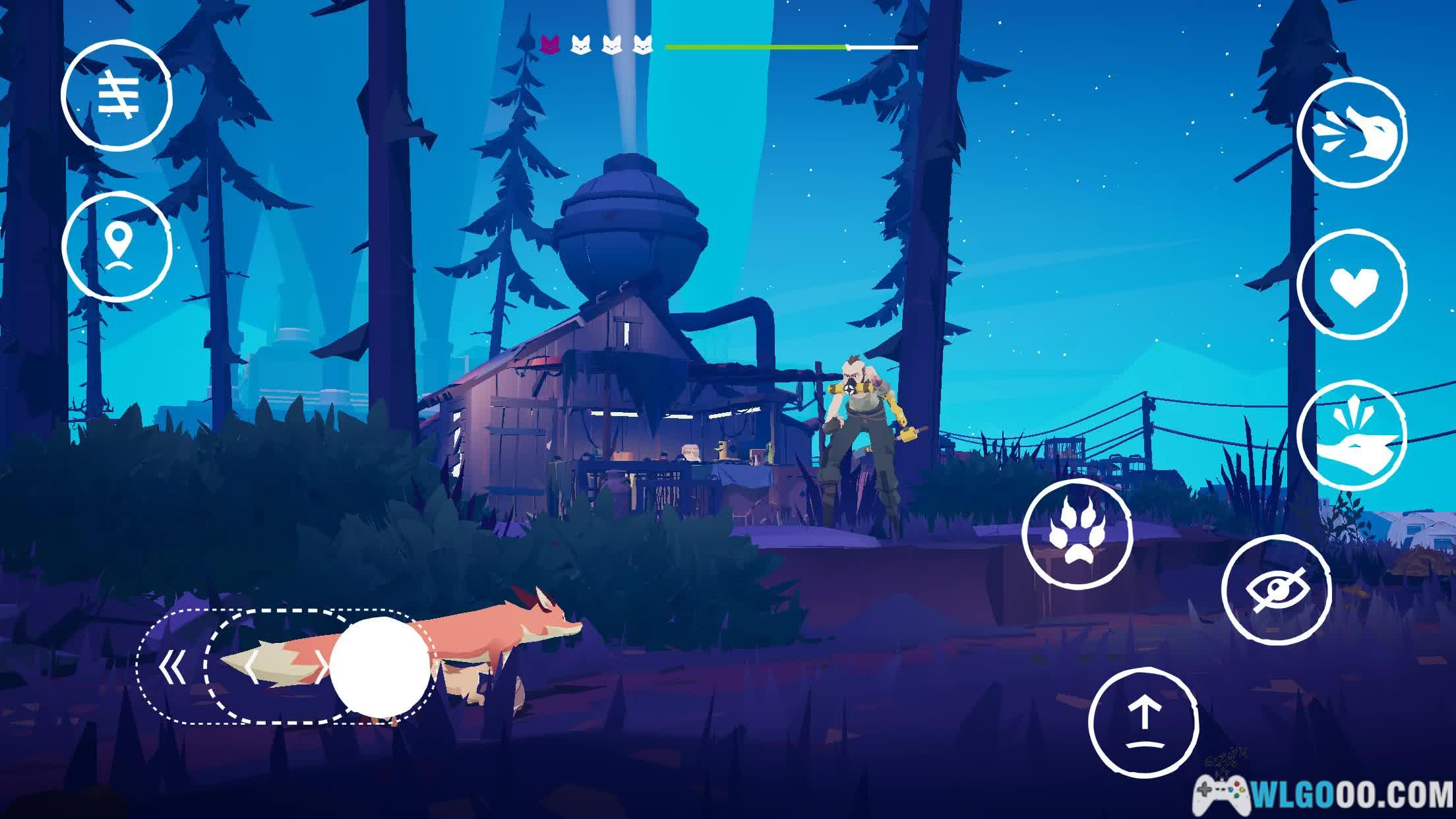Image resolution: width=1456 pixels, height=819 pixels.
Task: Use the hand with sparkles ability
Action: pos(1351,436)
